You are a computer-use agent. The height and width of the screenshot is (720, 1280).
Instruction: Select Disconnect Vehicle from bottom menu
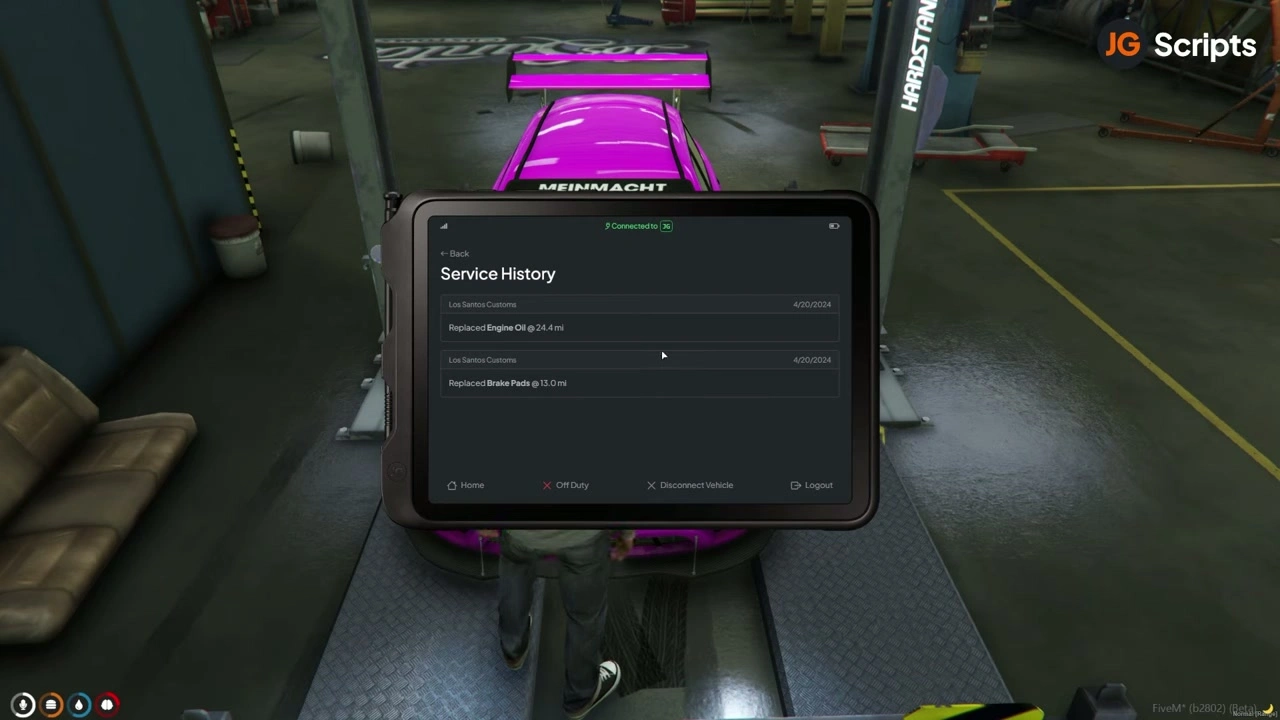click(x=690, y=485)
